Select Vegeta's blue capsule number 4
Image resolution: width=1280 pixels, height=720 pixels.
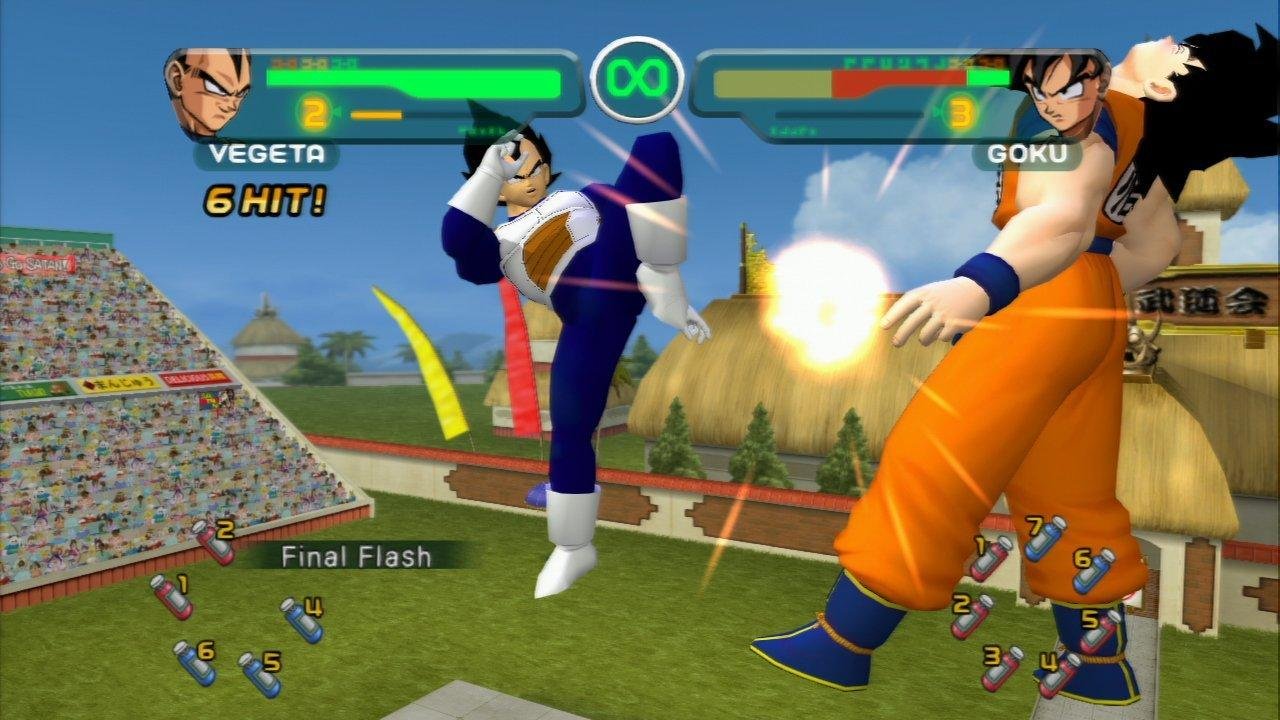[x=302, y=621]
